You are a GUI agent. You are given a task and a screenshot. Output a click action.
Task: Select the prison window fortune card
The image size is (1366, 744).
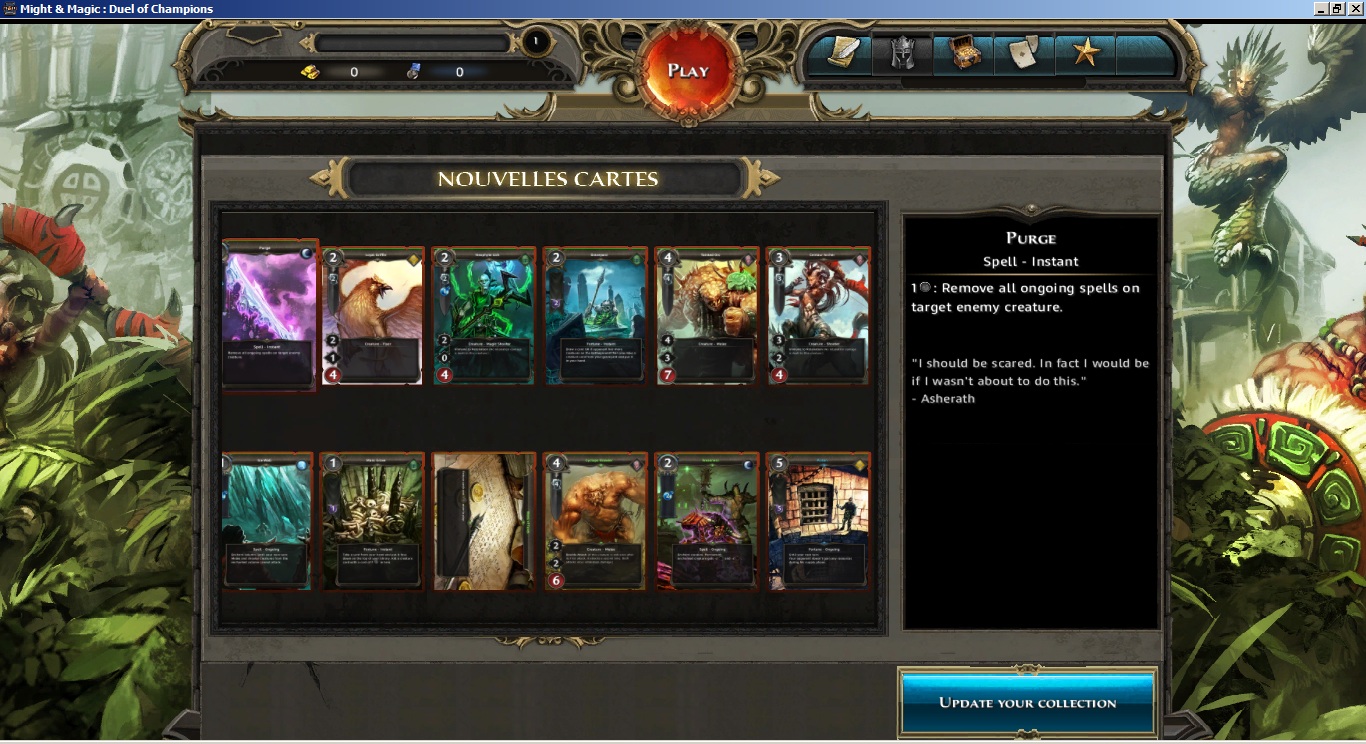pyautogui.click(x=818, y=521)
